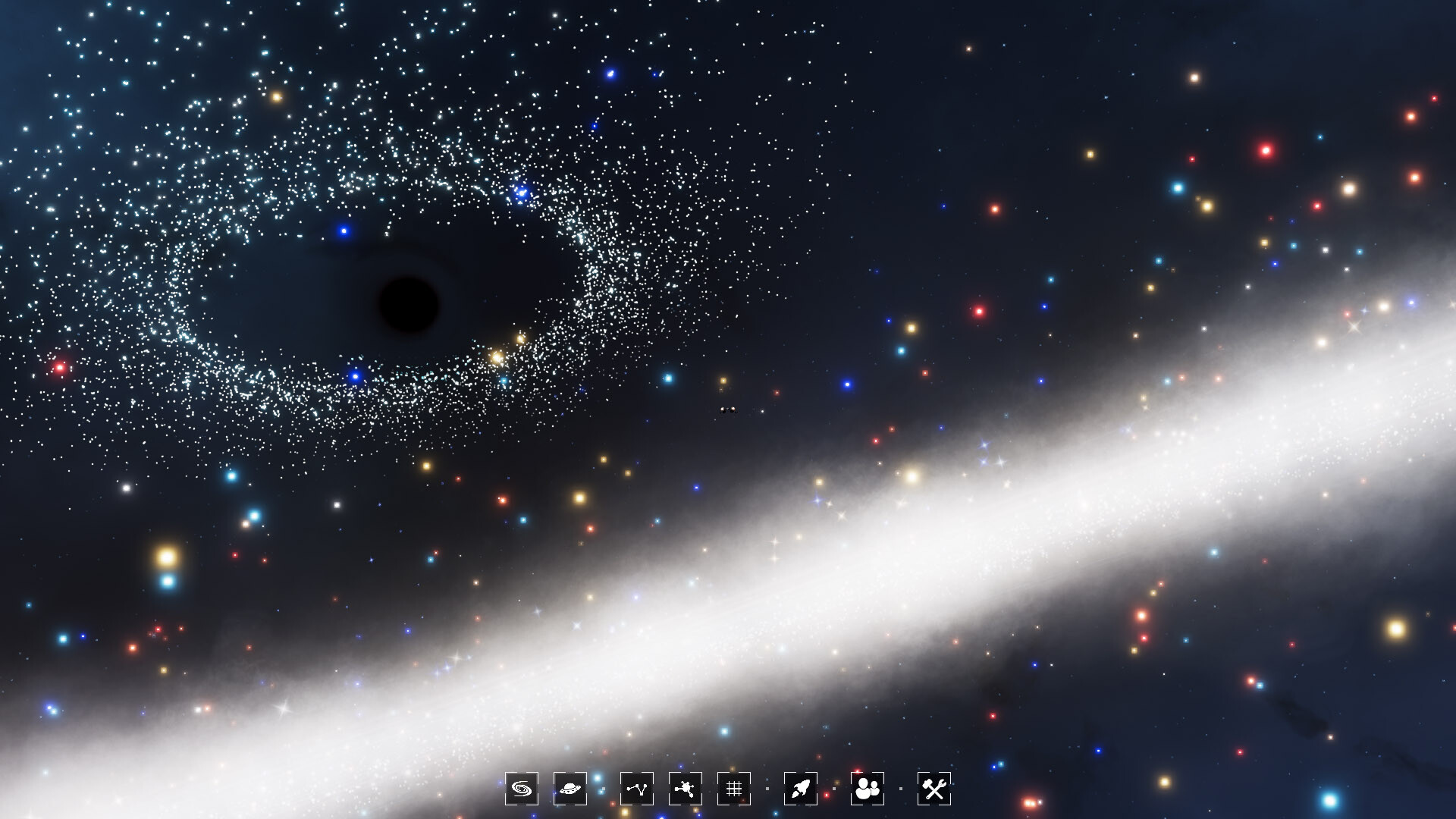The image size is (1456, 819).
Task: Open the galaxy browser with the spiral galaxy icon
Action: (520, 789)
